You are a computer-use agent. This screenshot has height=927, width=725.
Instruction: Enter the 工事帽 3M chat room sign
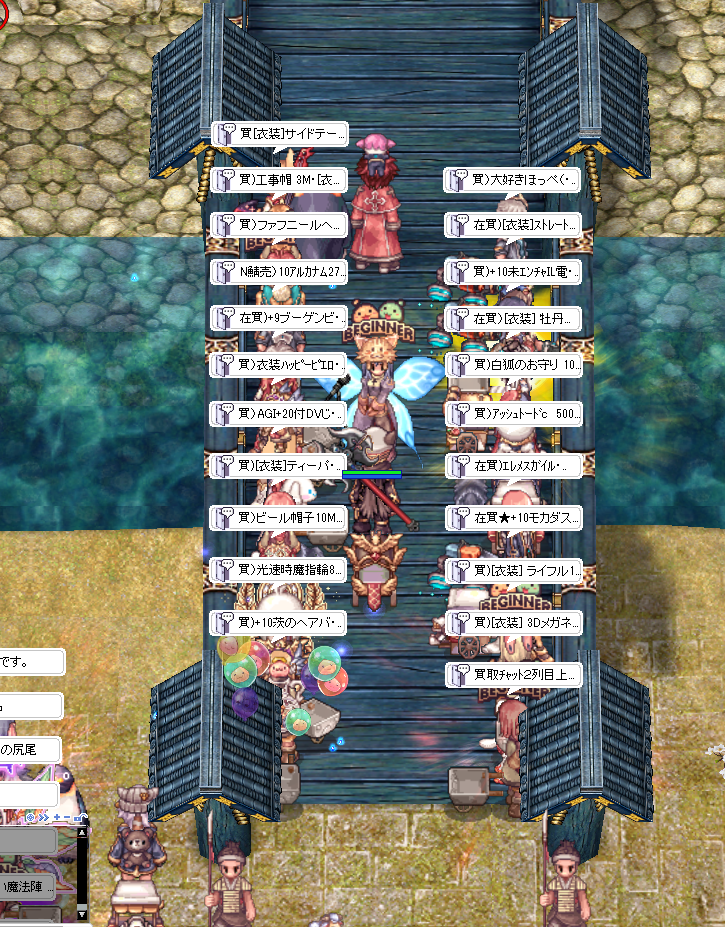pyautogui.click(x=279, y=180)
